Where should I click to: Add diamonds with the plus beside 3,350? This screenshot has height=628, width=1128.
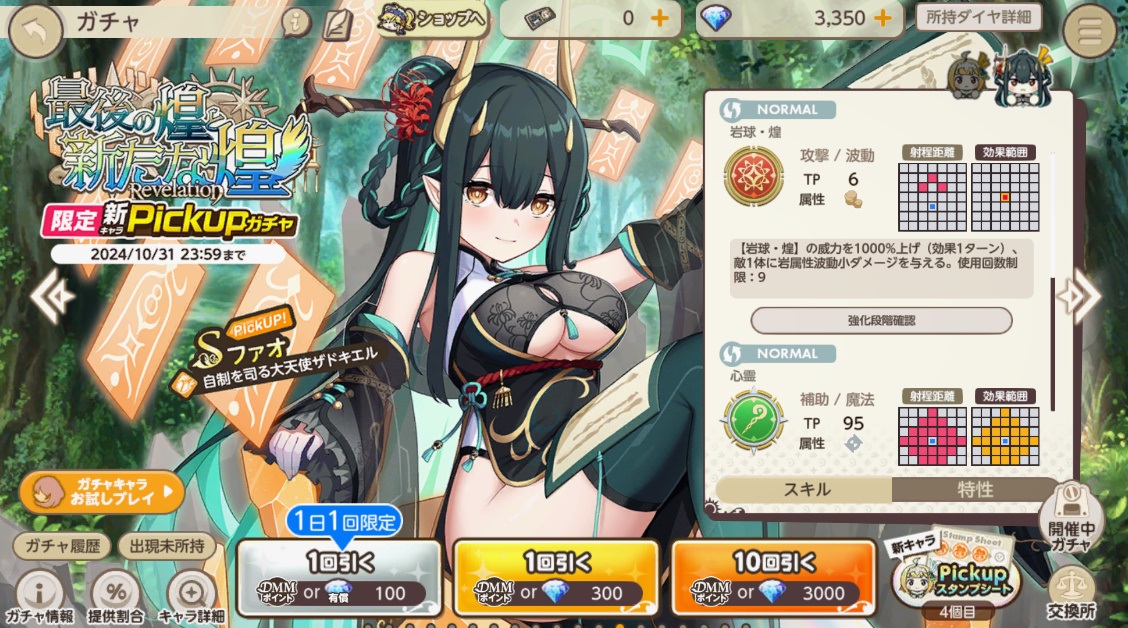pos(883,18)
